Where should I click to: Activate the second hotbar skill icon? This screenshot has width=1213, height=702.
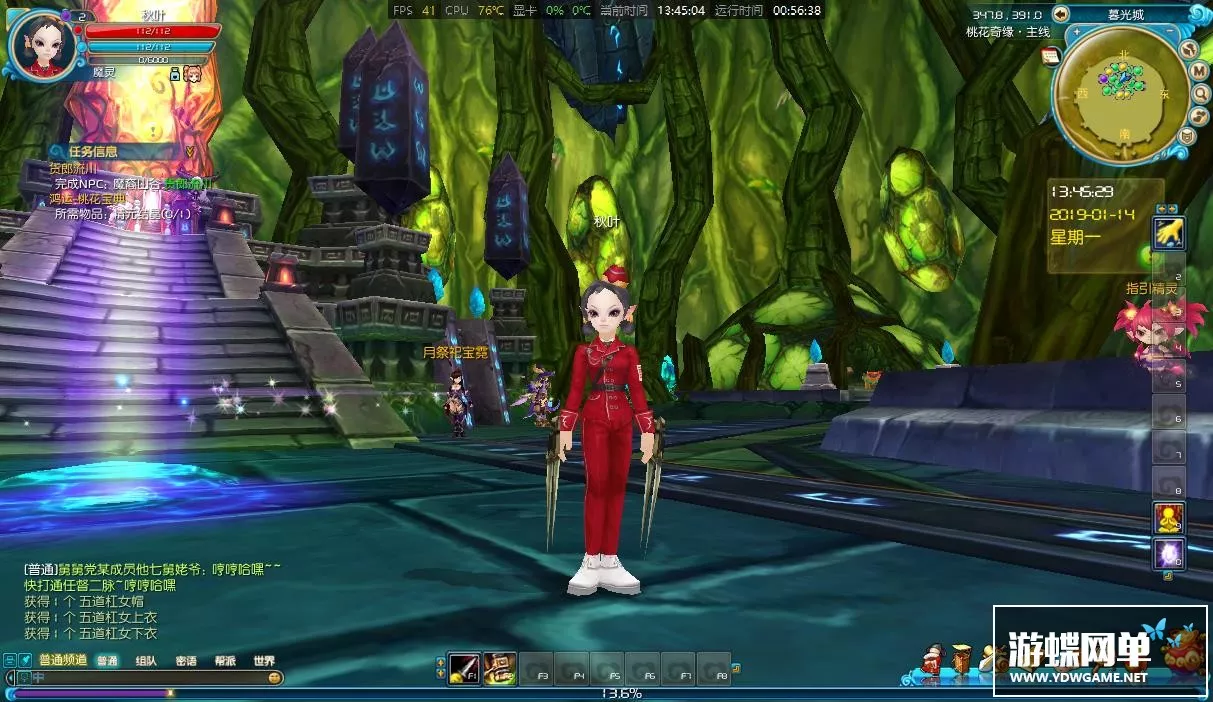coord(499,667)
